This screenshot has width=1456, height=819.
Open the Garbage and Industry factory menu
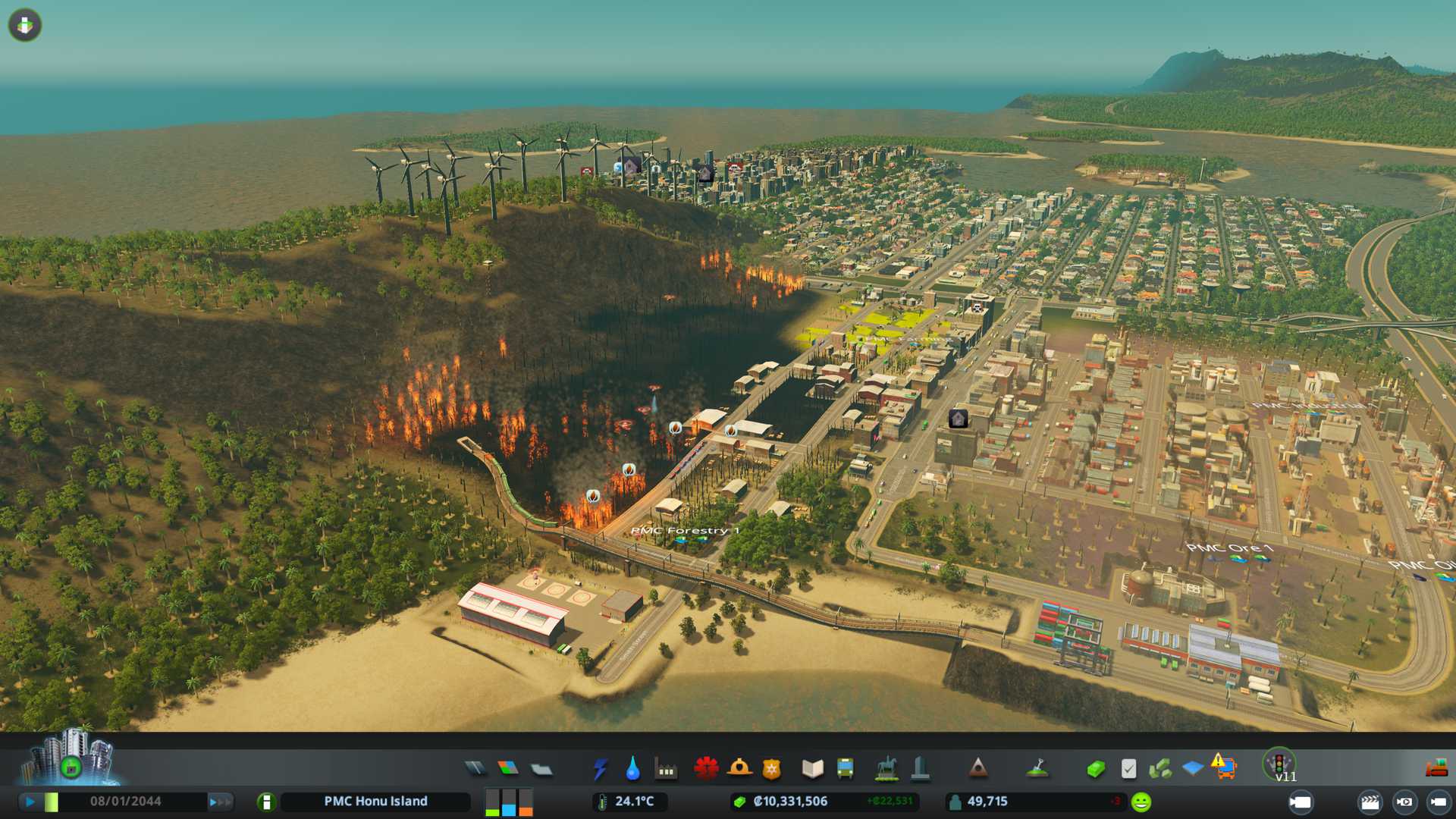666,770
